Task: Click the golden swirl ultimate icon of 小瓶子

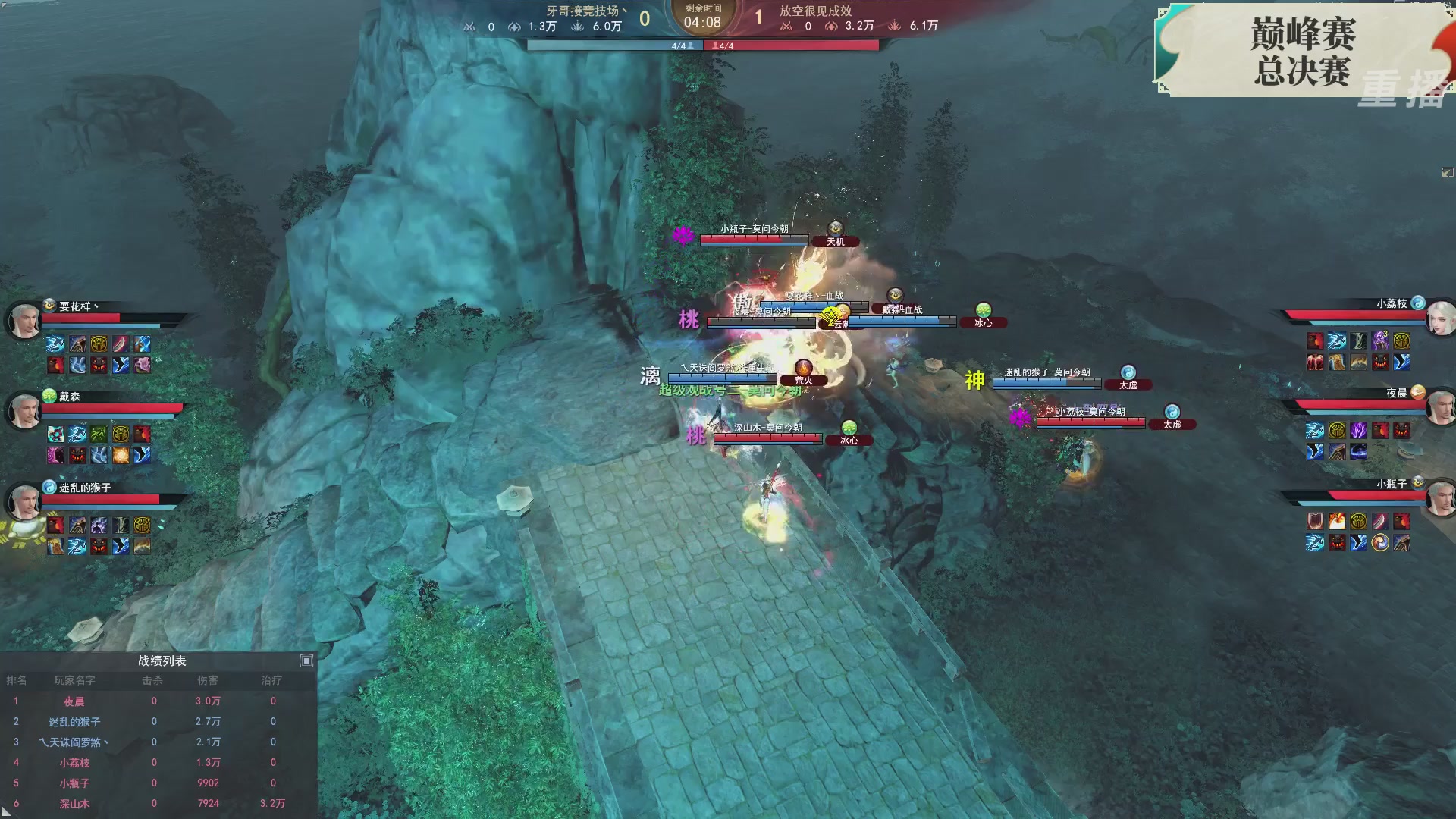Action: [x=1379, y=543]
